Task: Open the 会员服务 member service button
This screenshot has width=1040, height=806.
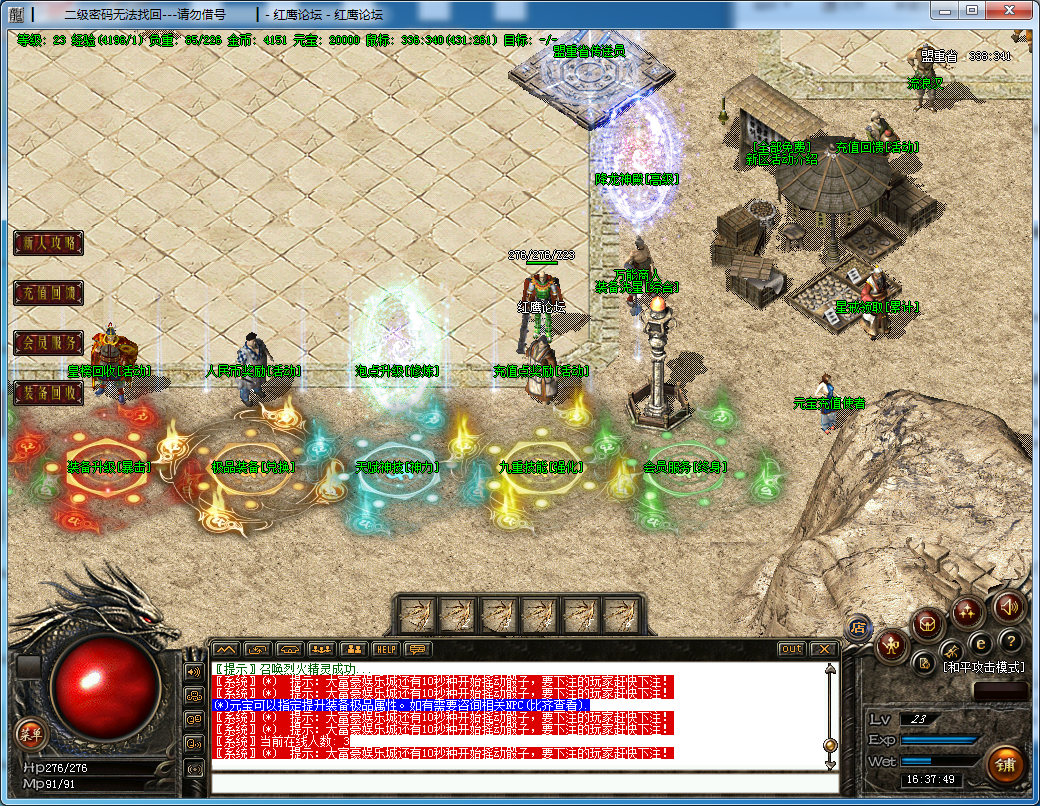Action: coord(48,343)
